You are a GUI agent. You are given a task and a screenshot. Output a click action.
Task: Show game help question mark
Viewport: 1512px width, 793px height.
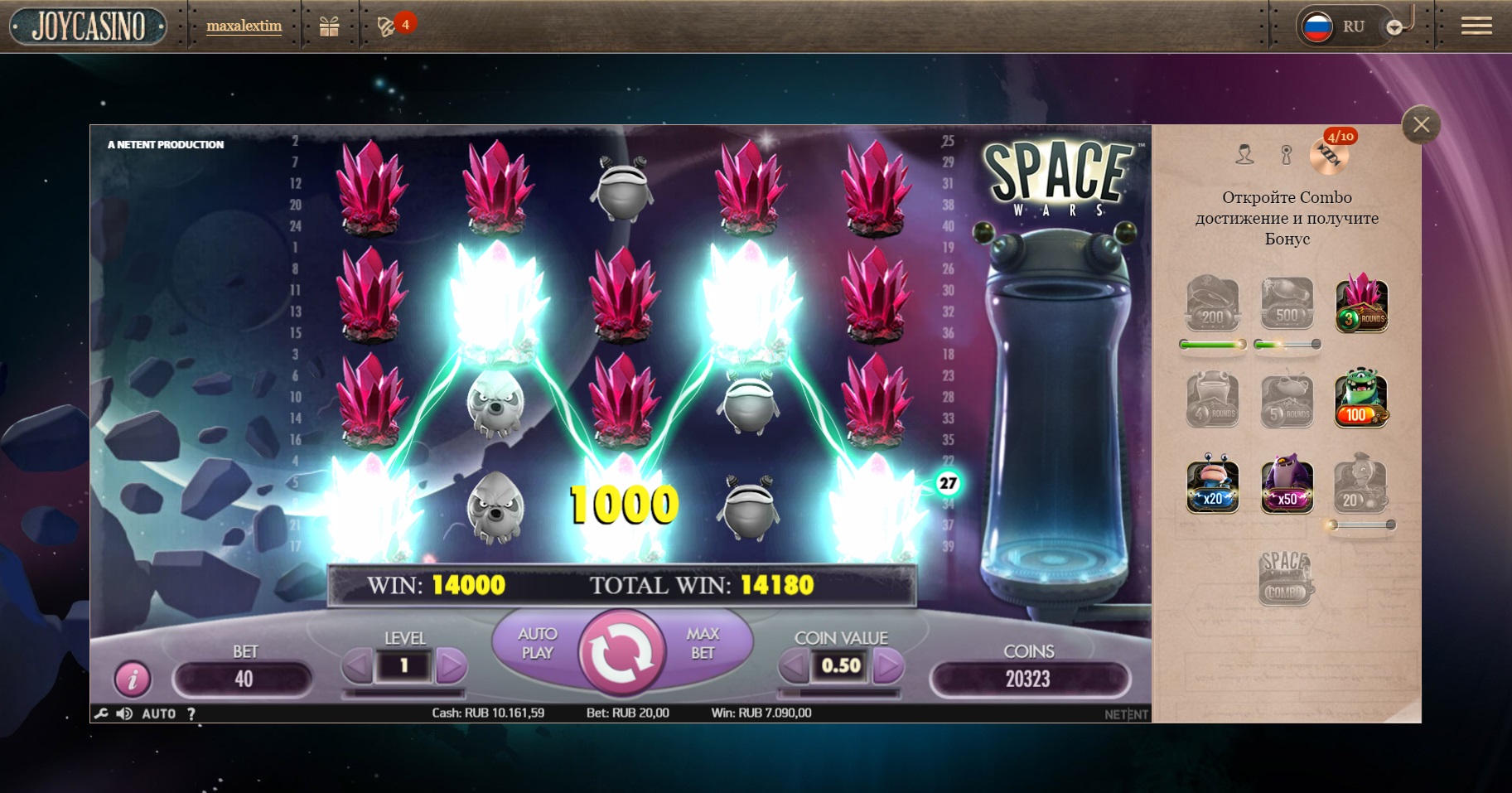[x=191, y=713]
